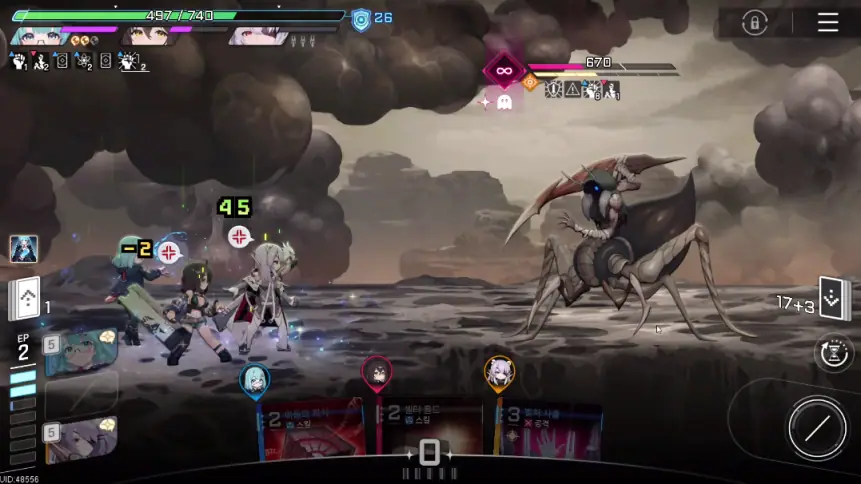Inspect the enemy's ghost status icon
Screen dimensions: 861x484
point(504,102)
